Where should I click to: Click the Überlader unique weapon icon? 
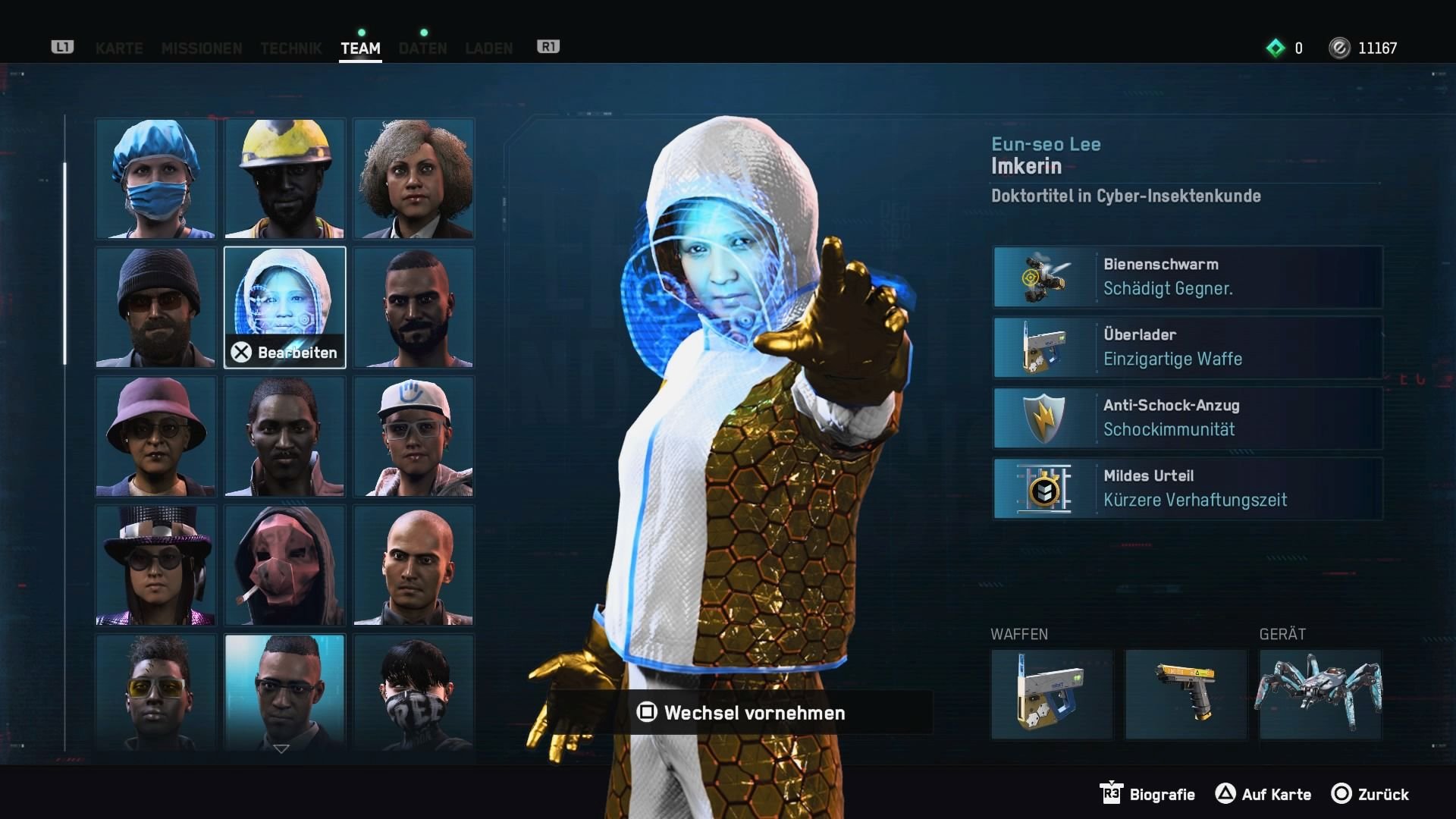click(x=1043, y=347)
